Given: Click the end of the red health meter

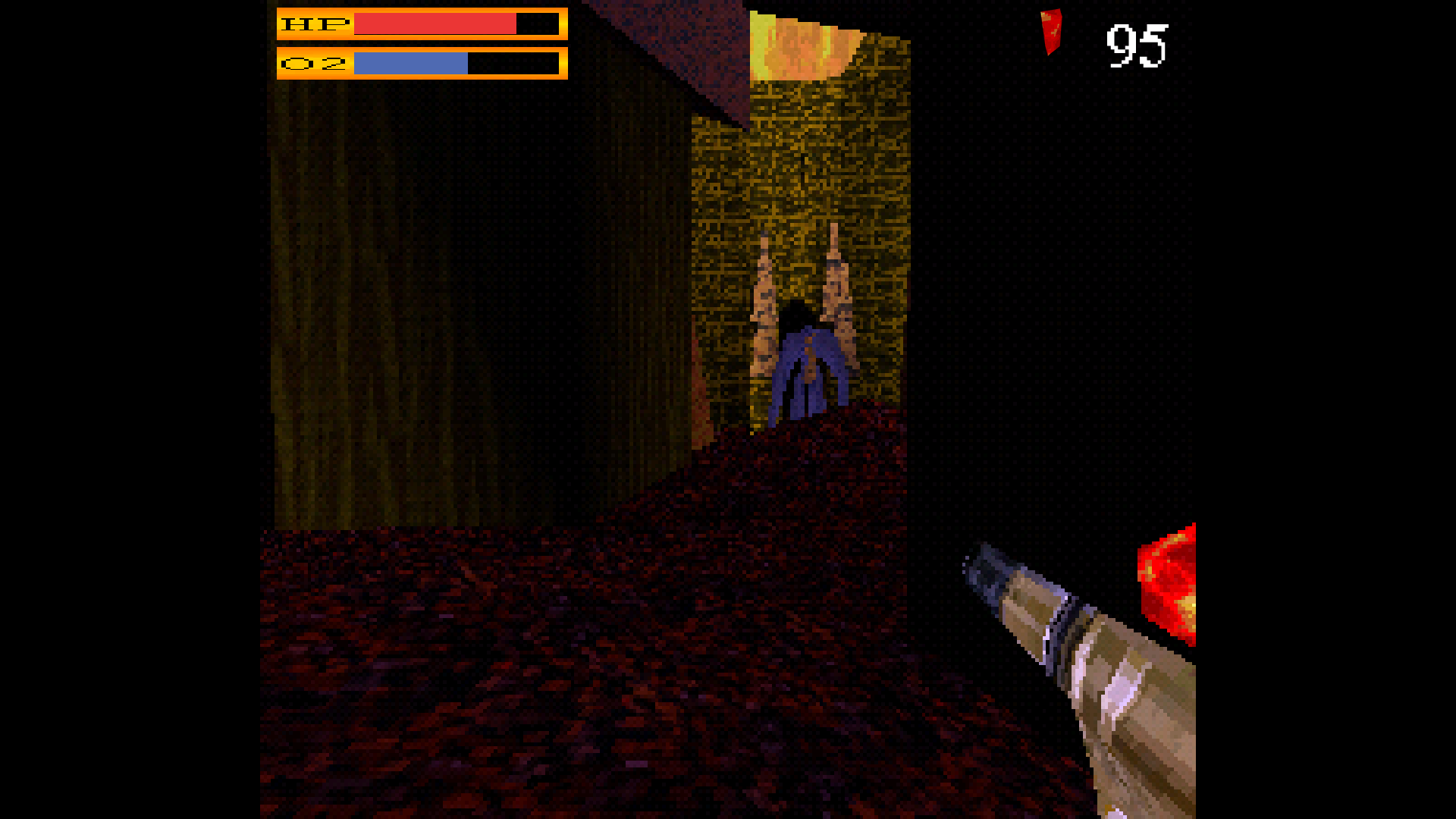Looking at the screenshot, I should (x=514, y=25).
